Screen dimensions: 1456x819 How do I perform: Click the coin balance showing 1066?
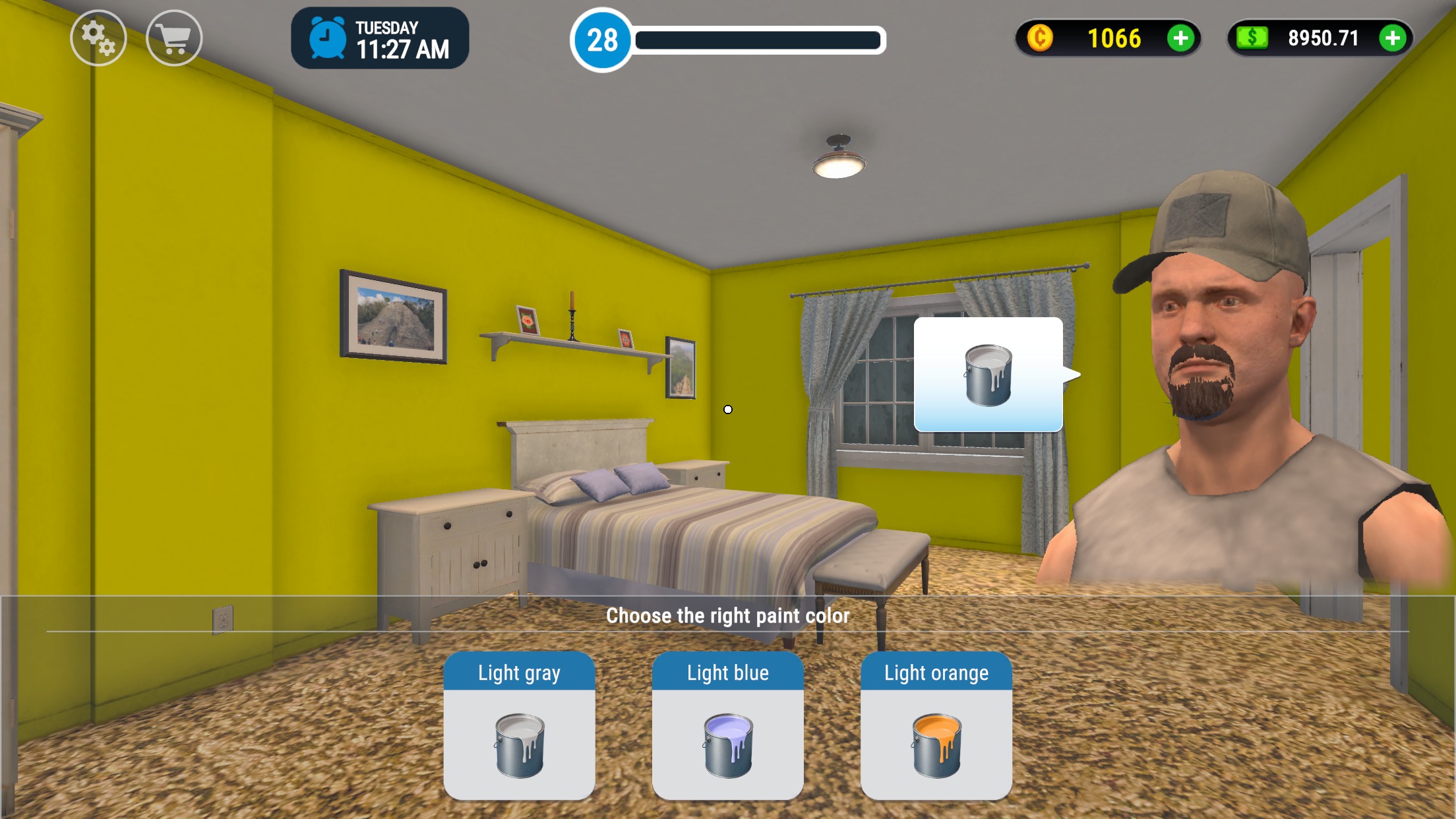click(1115, 39)
